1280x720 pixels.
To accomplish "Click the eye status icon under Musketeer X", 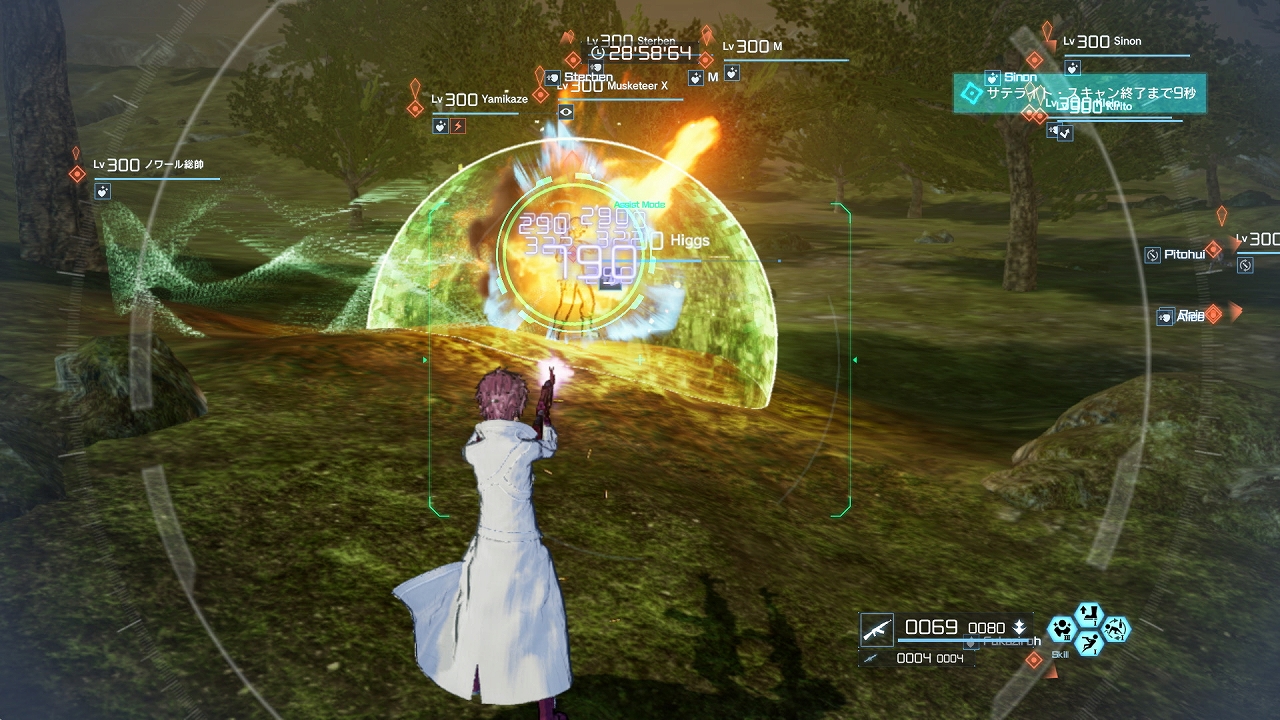I will [x=566, y=112].
